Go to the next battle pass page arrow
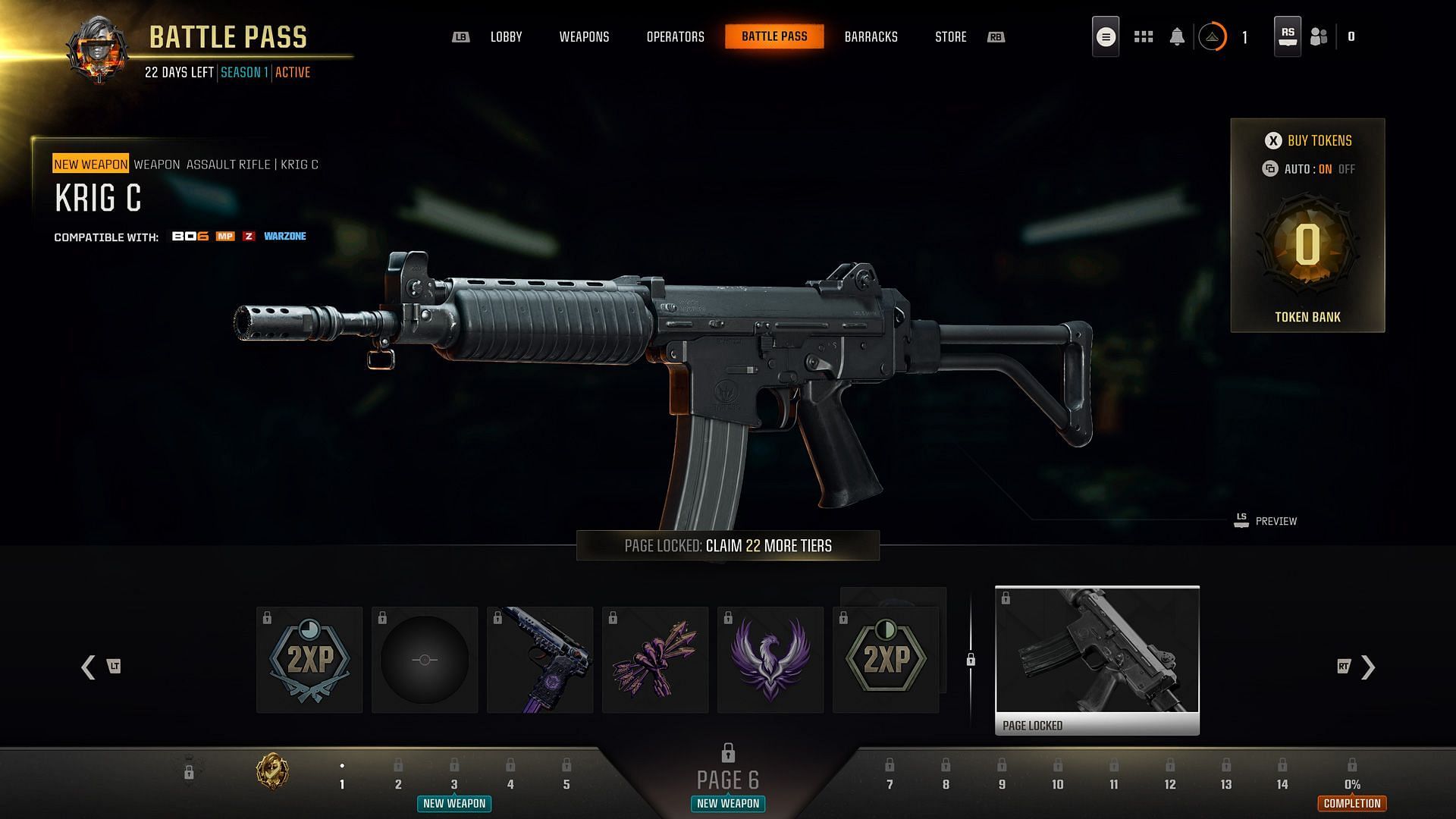Viewport: 1456px width, 819px height. coord(1367,667)
